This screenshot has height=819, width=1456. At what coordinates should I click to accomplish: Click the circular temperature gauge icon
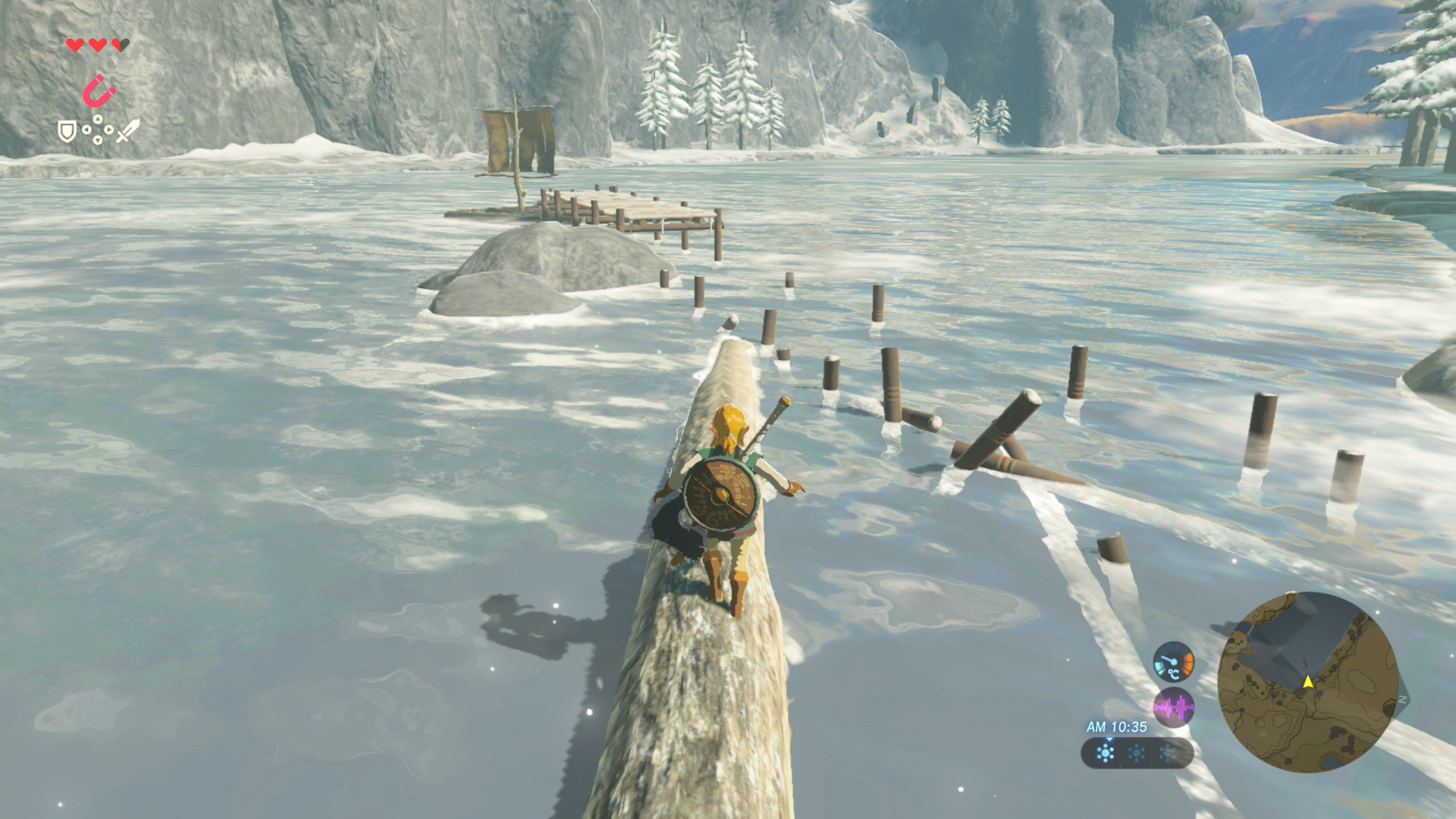pyautogui.click(x=1174, y=664)
